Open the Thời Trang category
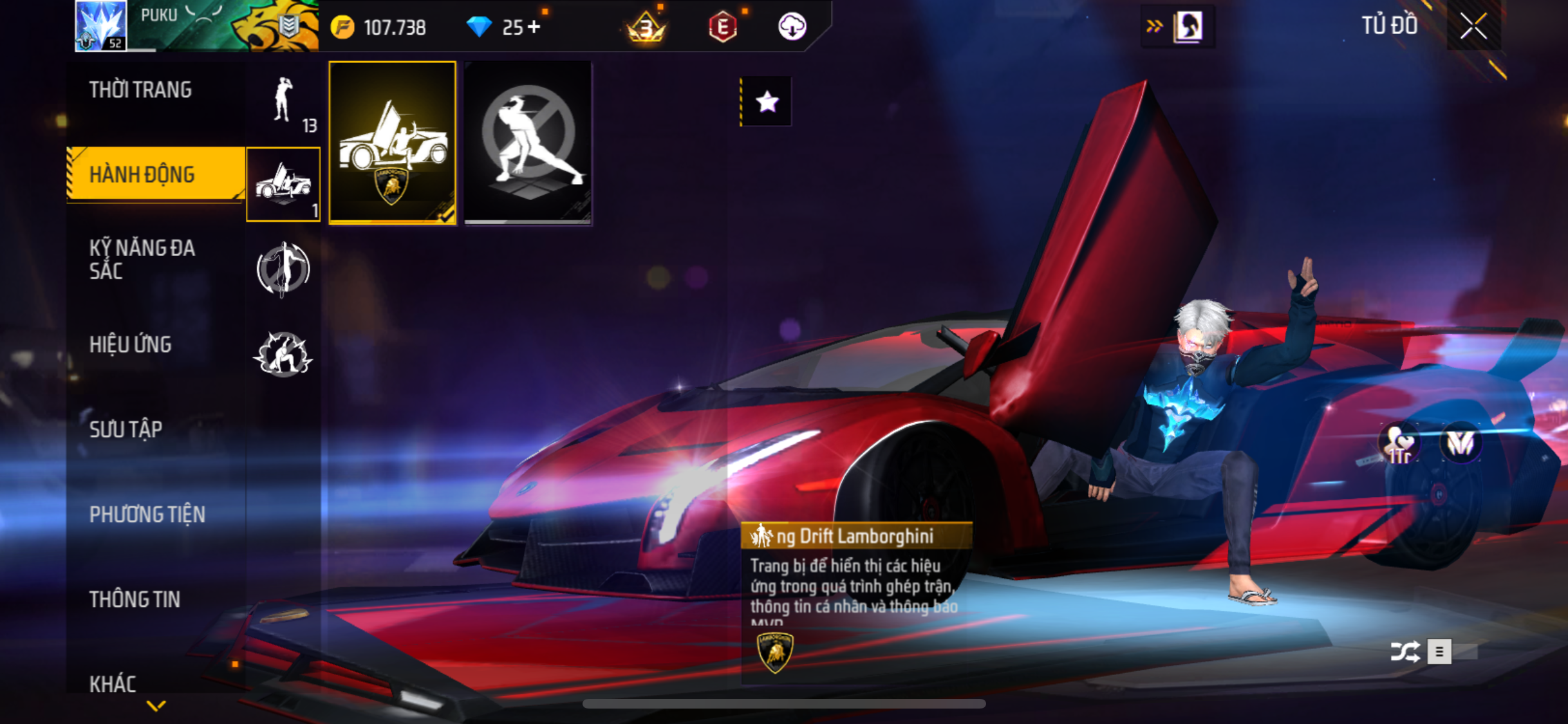This screenshot has width=1568, height=724. (x=140, y=89)
